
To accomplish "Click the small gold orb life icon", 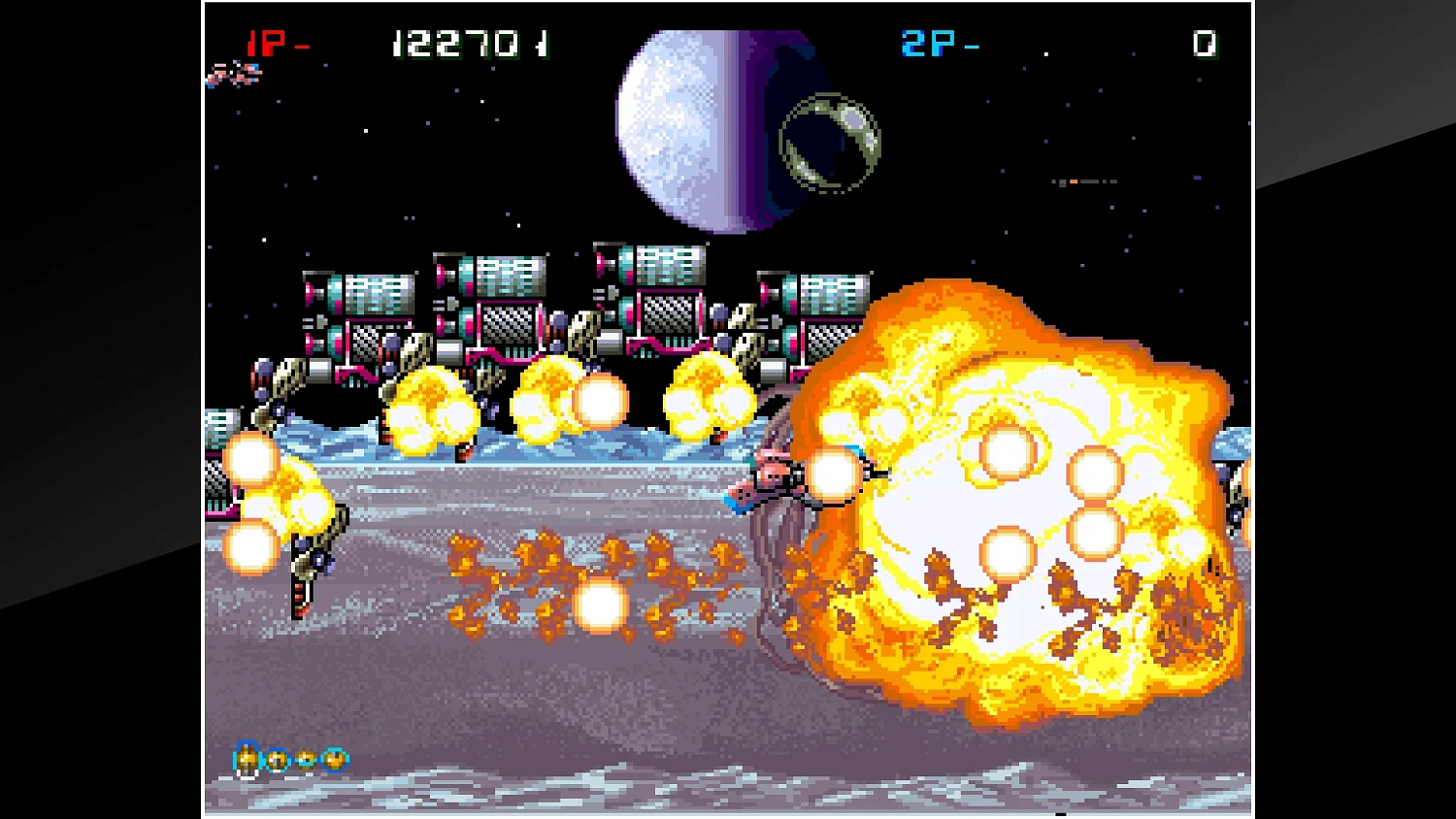I will click(x=306, y=760).
